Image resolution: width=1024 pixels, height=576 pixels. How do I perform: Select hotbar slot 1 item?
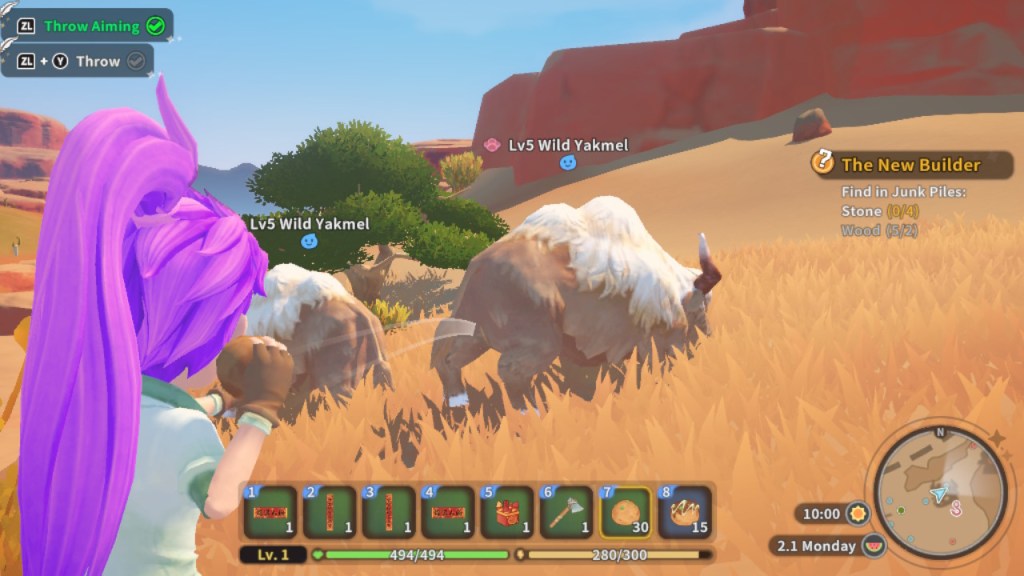[x=270, y=512]
